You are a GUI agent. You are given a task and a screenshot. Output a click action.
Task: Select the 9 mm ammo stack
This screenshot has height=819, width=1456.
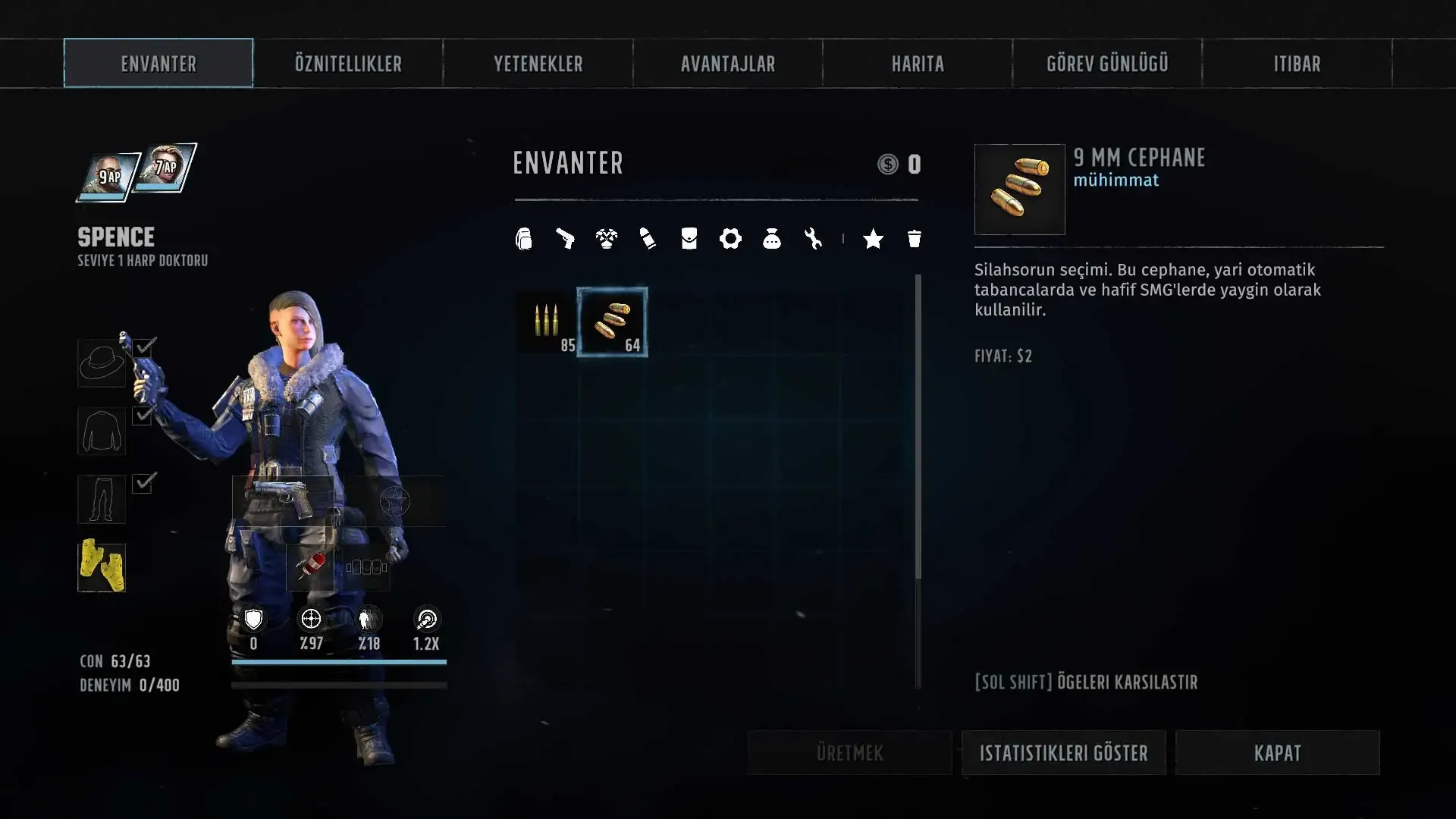612,322
